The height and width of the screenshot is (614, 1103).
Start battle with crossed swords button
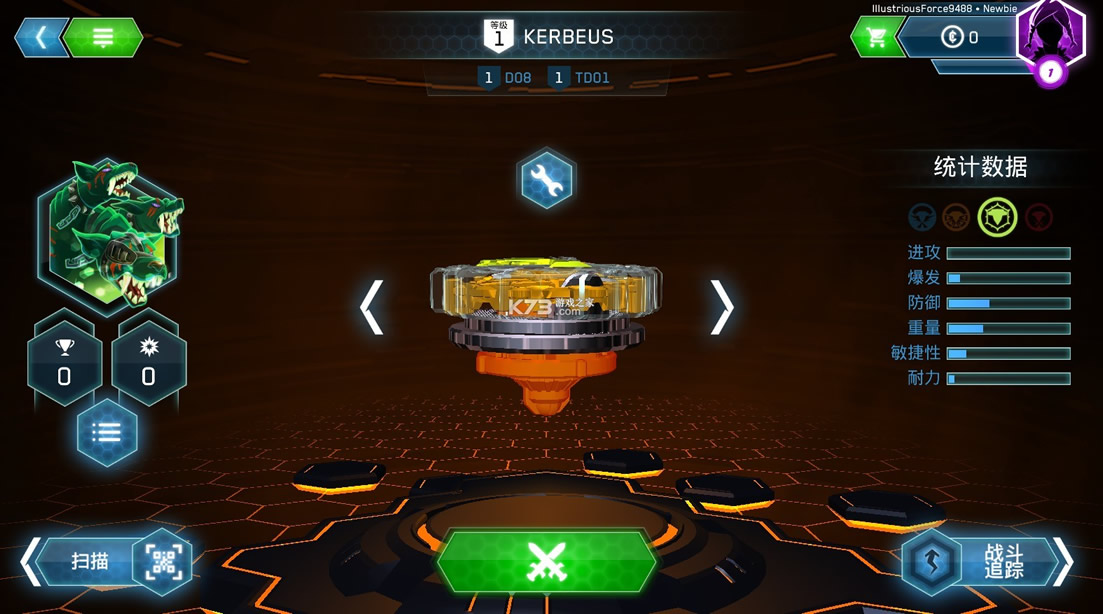coord(546,562)
